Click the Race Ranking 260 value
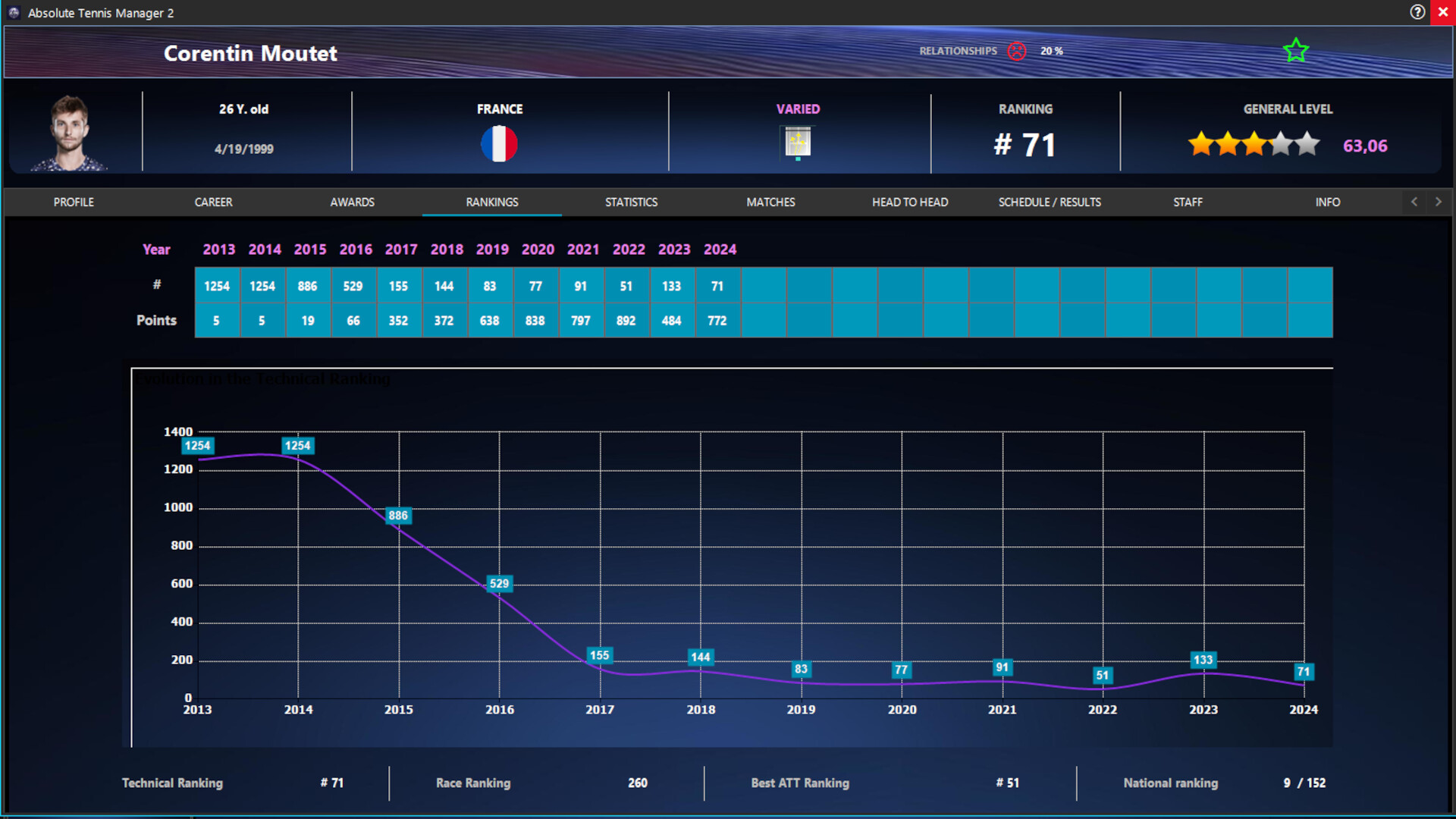1456x819 pixels. pyautogui.click(x=639, y=783)
